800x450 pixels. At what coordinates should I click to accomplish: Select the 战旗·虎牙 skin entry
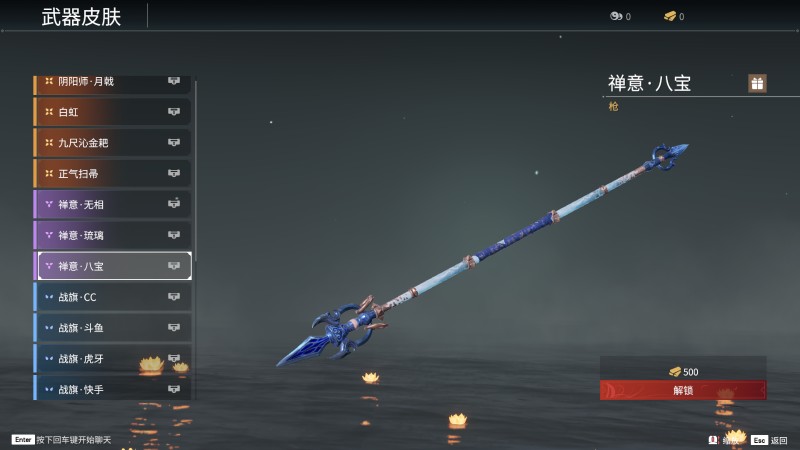click(x=113, y=358)
